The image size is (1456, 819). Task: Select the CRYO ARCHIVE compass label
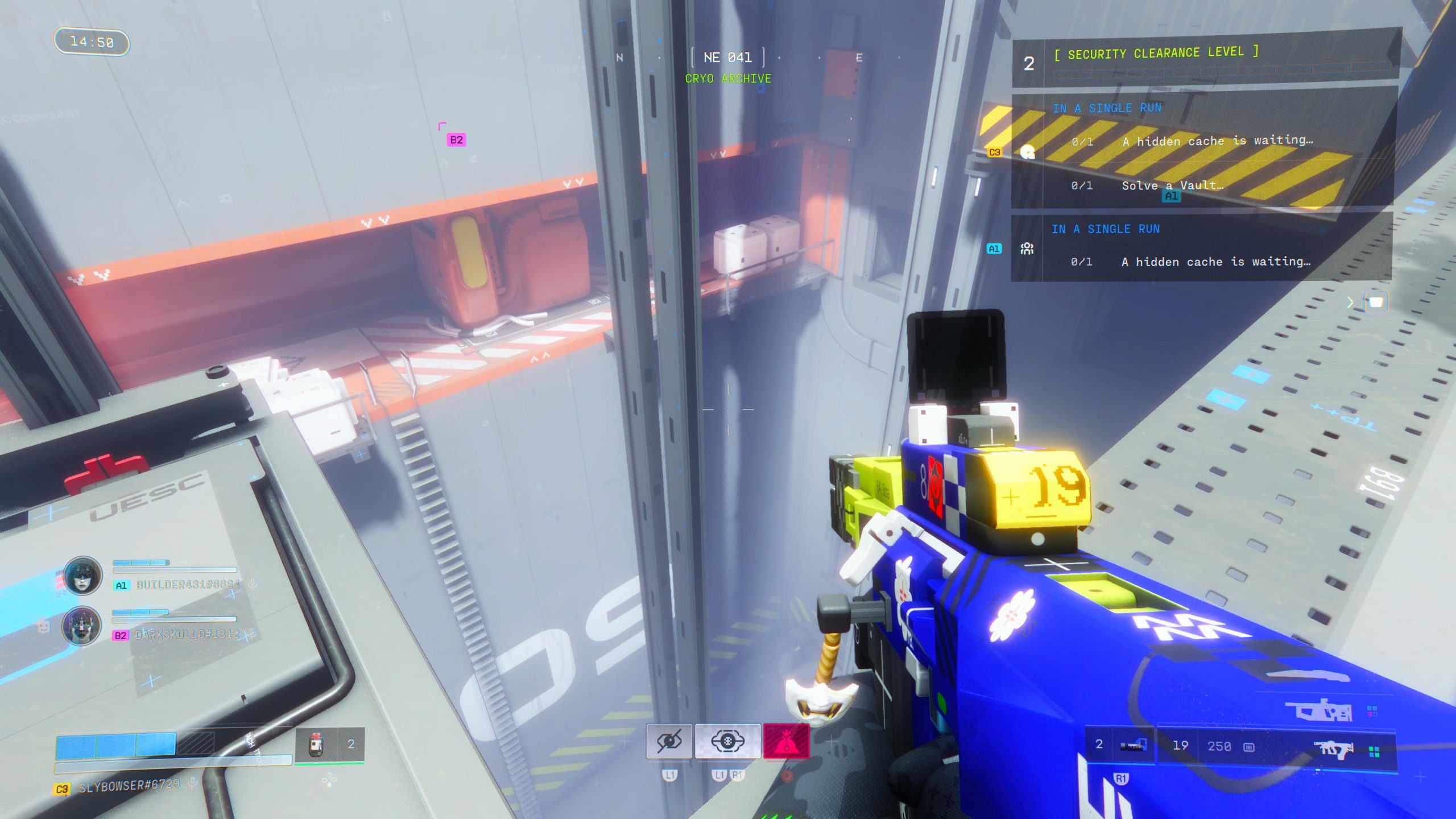click(x=728, y=78)
